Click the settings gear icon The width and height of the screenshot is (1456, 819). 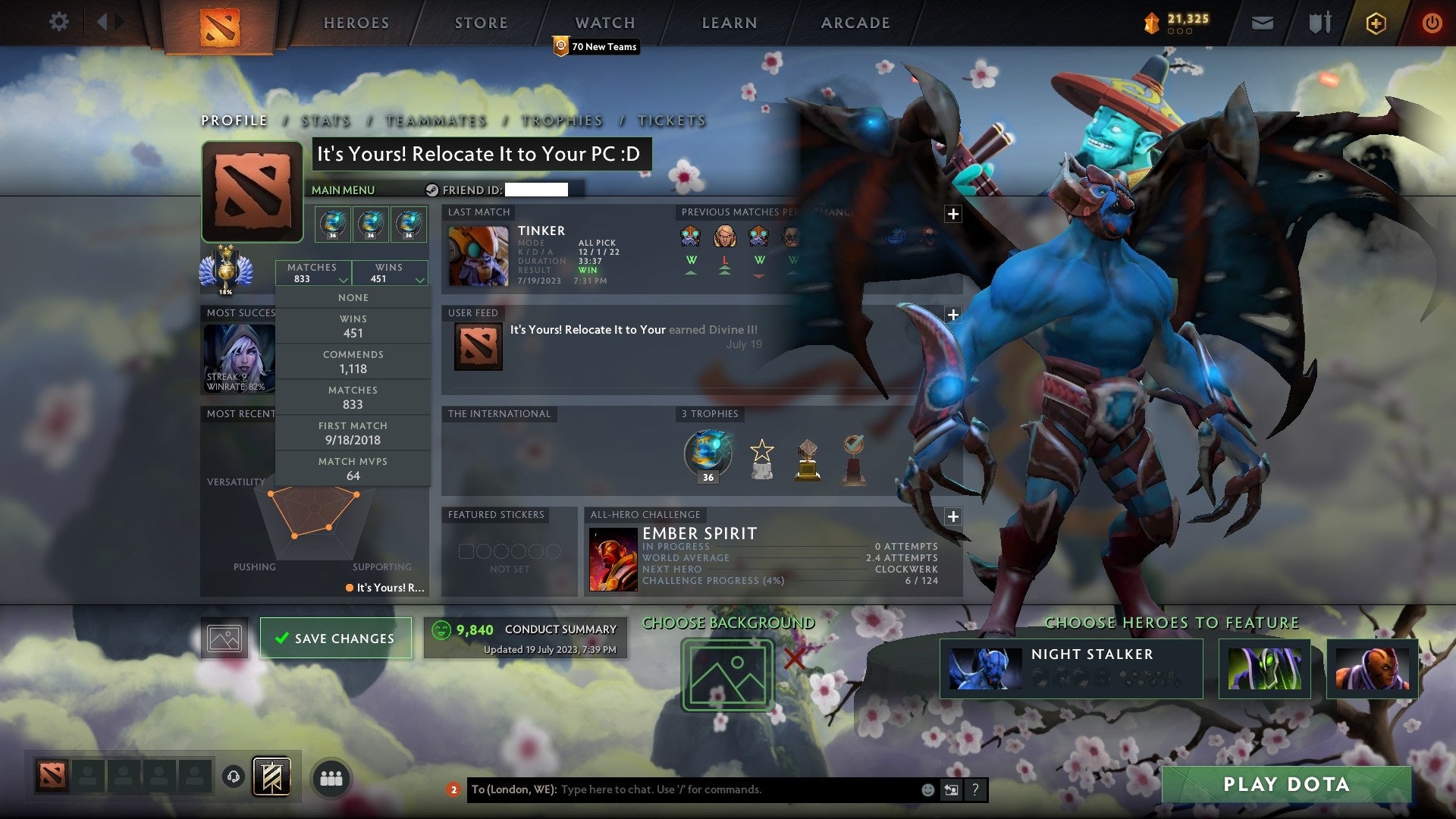pos(58,21)
